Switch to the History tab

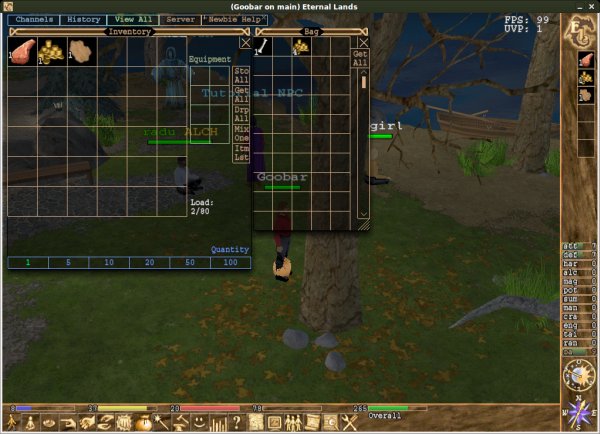coord(82,20)
